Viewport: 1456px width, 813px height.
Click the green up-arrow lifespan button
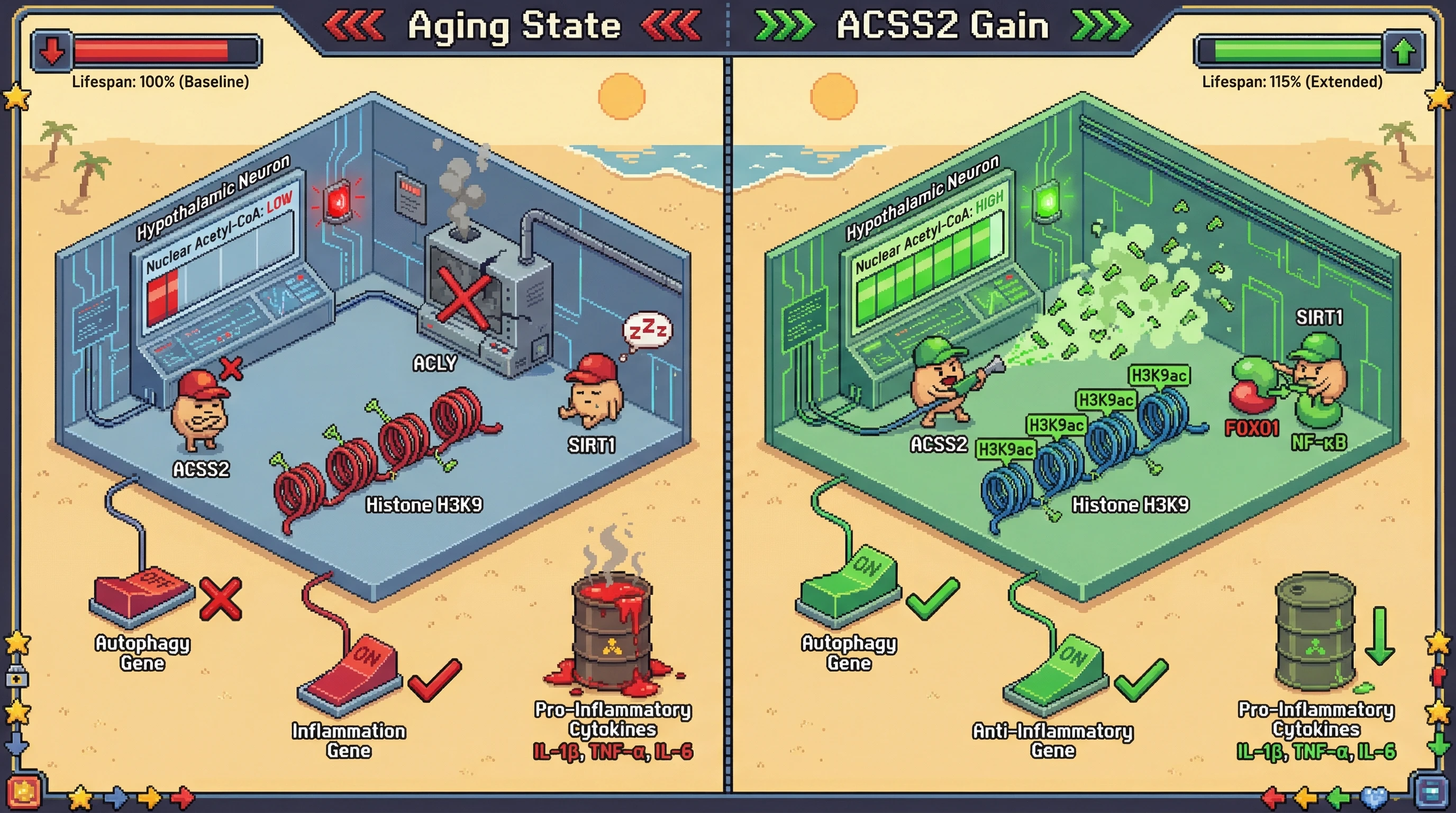[x=1404, y=51]
